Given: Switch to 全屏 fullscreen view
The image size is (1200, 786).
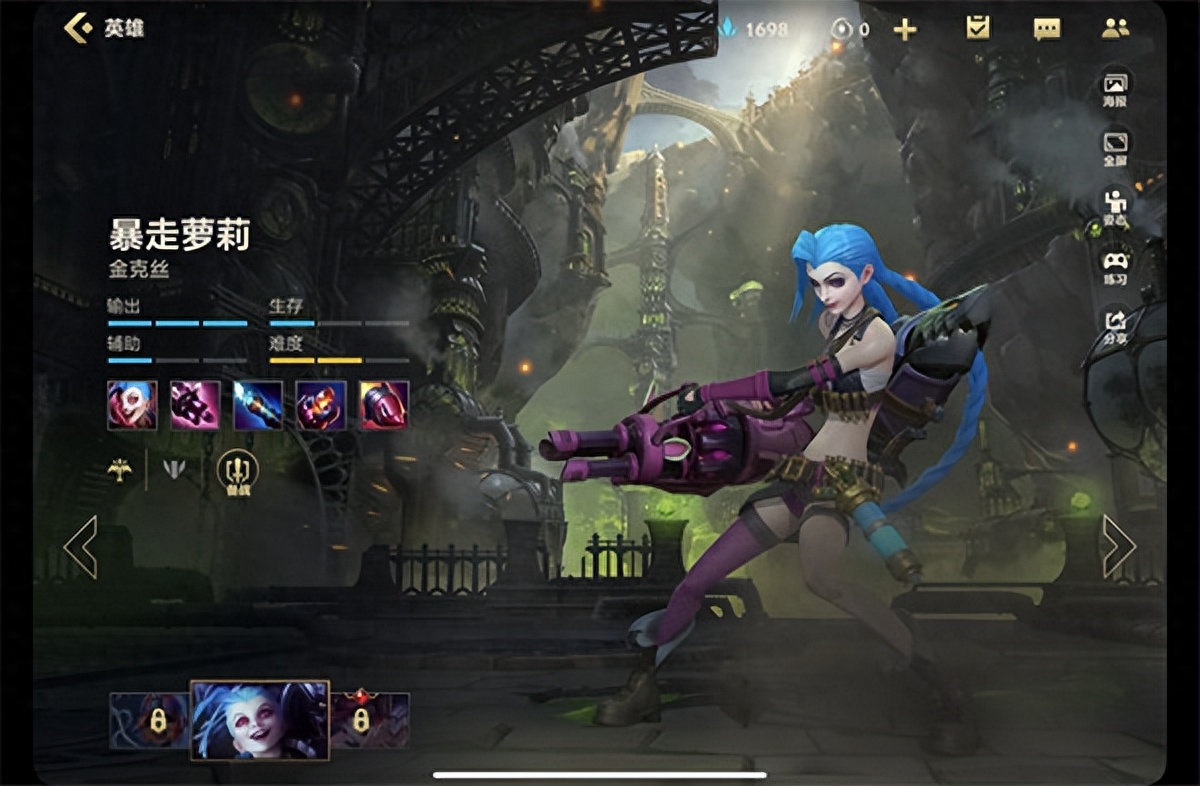Looking at the screenshot, I should point(1115,147).
